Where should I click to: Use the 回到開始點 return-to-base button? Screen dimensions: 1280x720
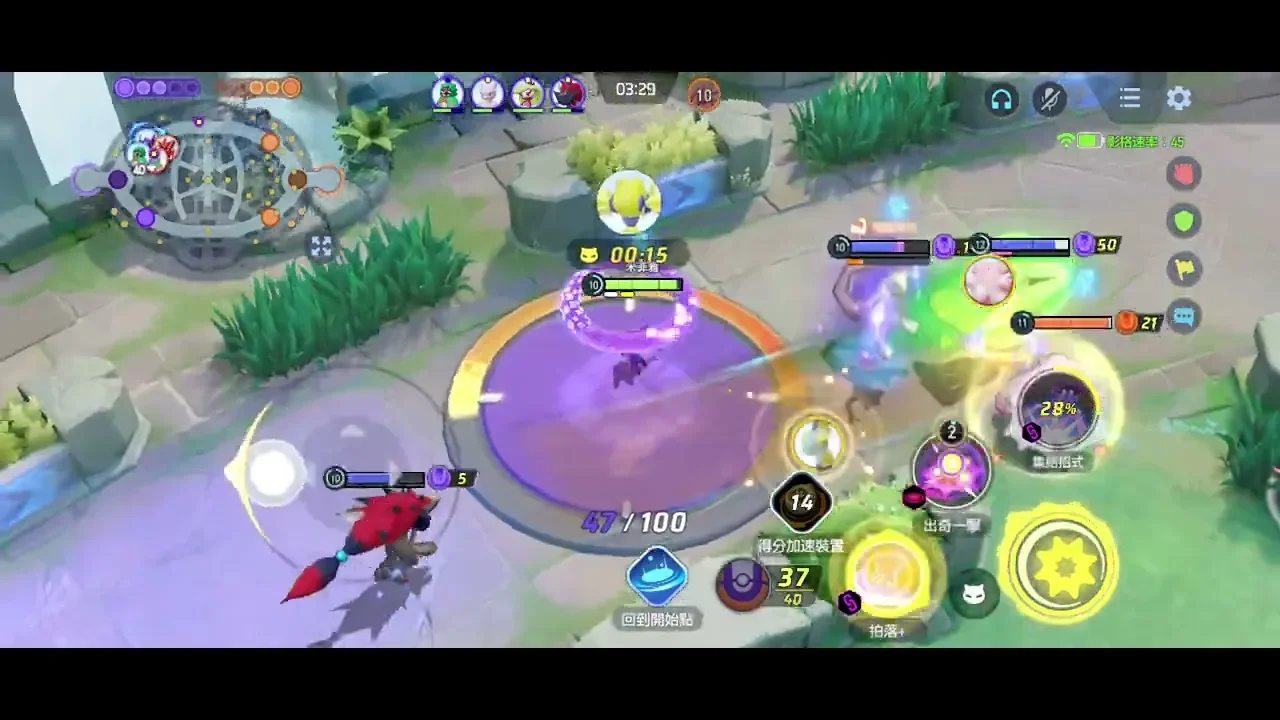click(x=657, y=578)
